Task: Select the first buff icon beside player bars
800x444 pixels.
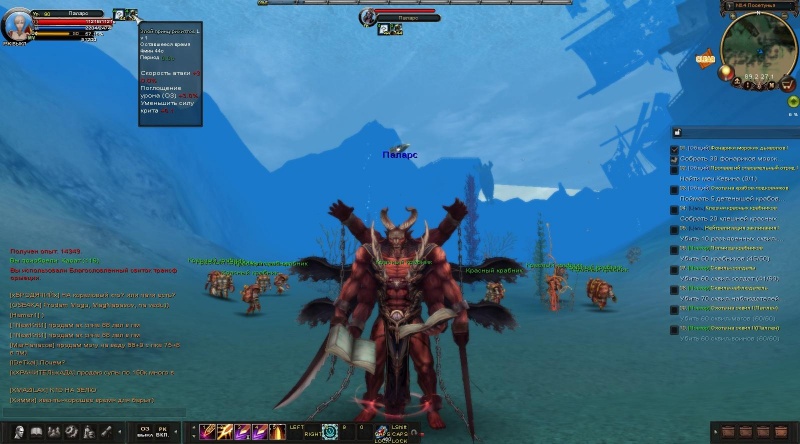Action: coord(118,14)
